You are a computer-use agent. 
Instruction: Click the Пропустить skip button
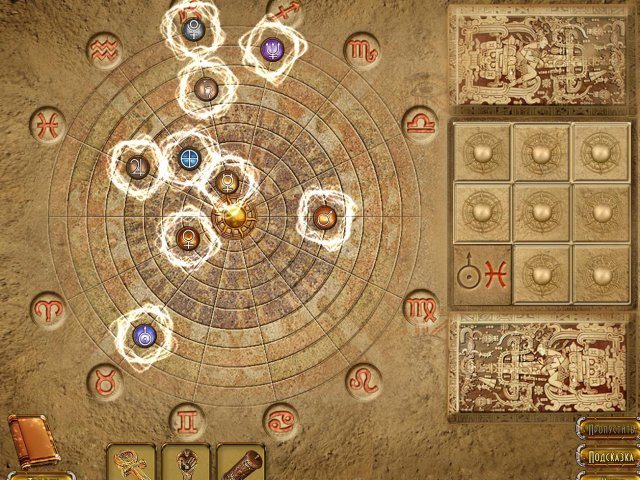(x=610, y=429)
